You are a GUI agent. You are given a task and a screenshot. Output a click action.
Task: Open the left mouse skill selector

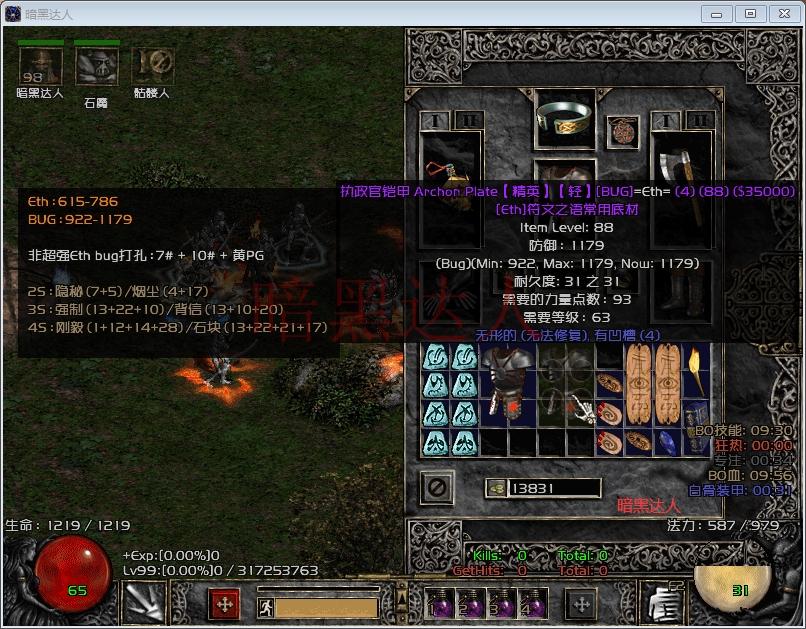143,604
